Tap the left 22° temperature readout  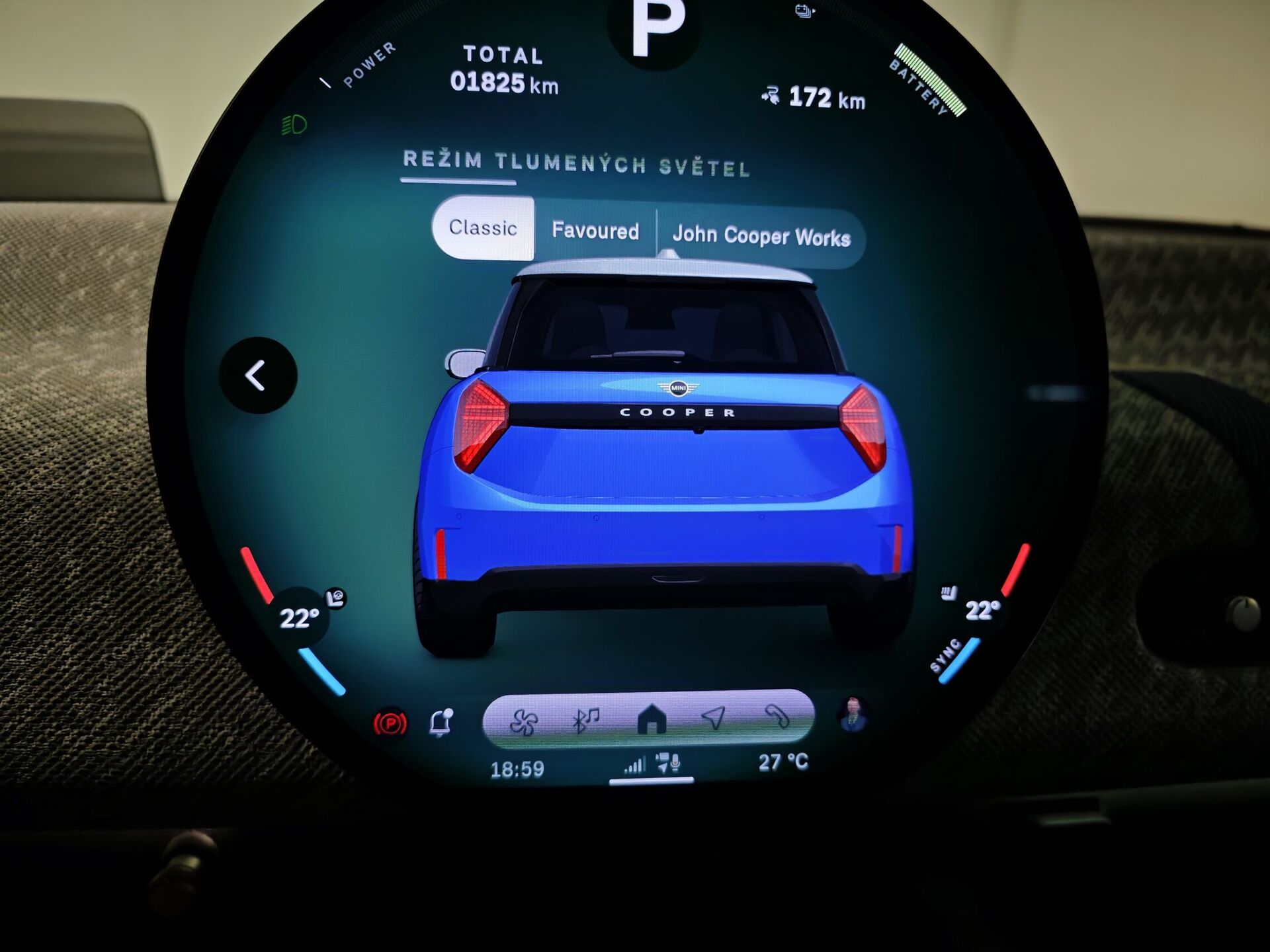pyautogui.click(x=301, y=618)
